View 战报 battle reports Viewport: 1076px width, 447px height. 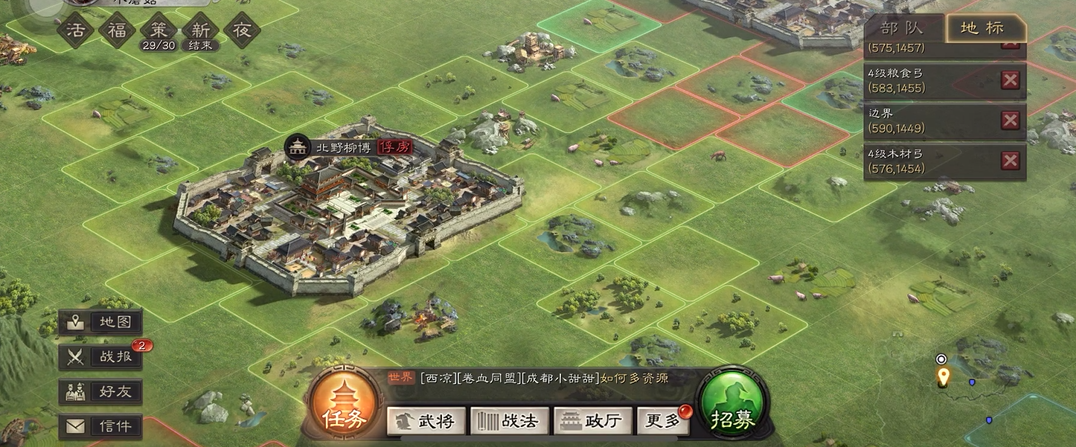pyautogui.click(x=100, y=356)
